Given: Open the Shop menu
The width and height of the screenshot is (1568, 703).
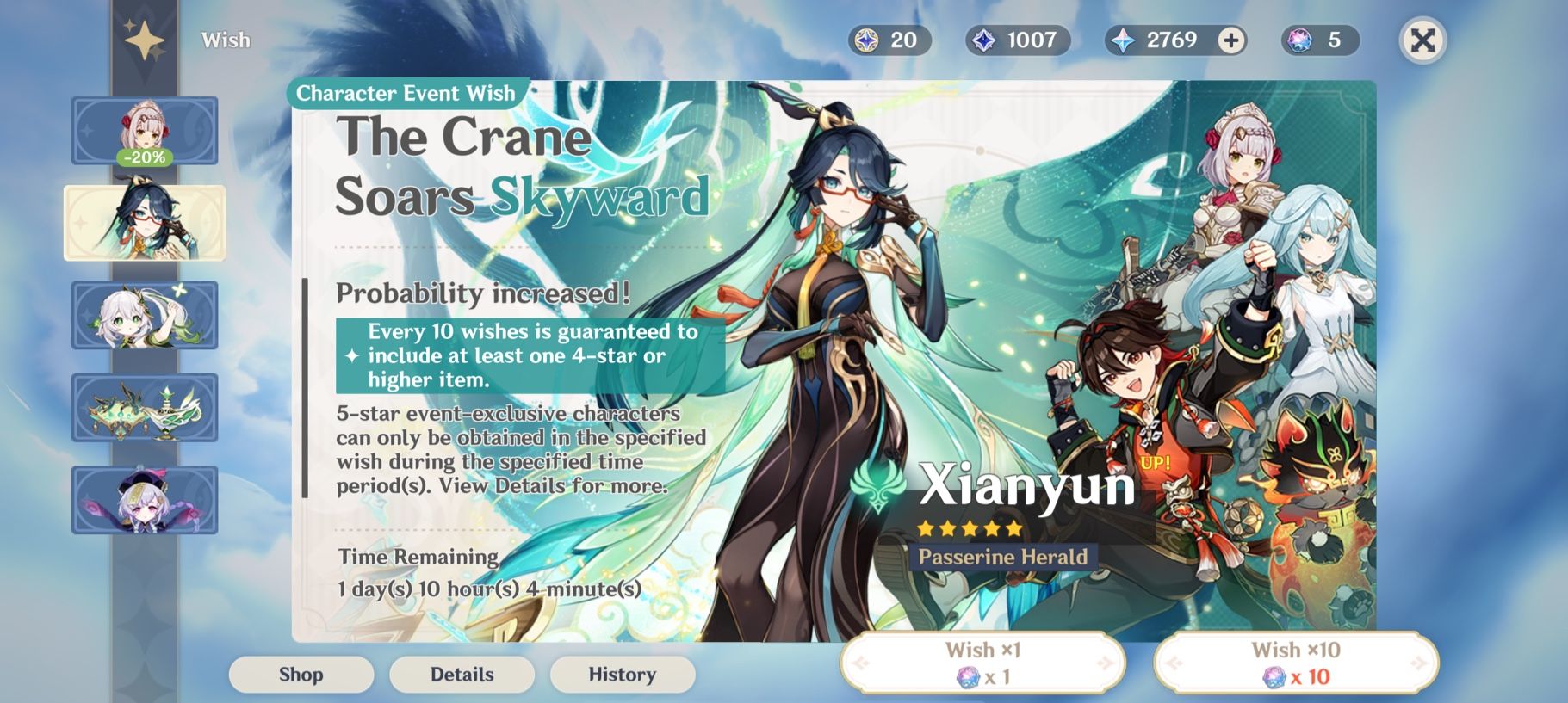Looking at the screenshot, I should click(301, 675).
